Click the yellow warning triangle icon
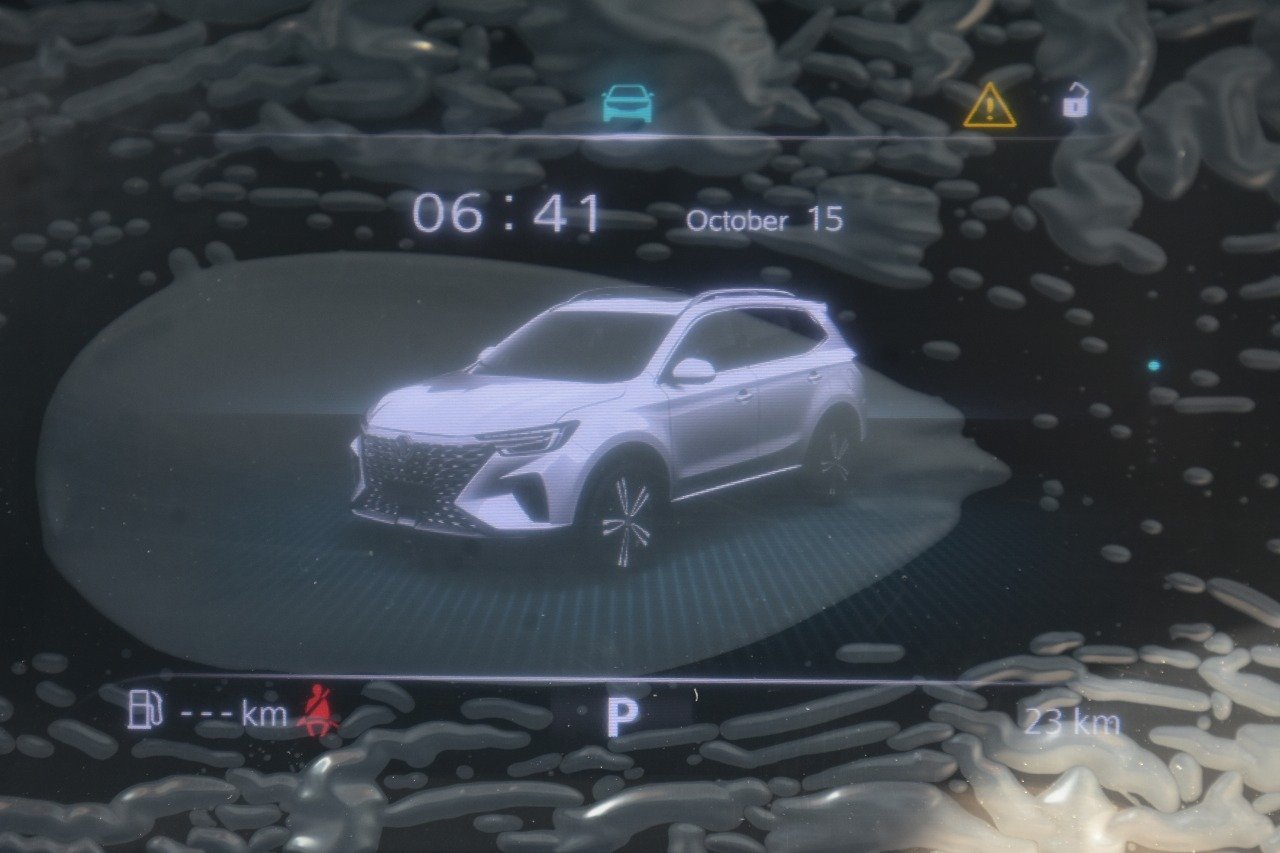 point(989,106)
